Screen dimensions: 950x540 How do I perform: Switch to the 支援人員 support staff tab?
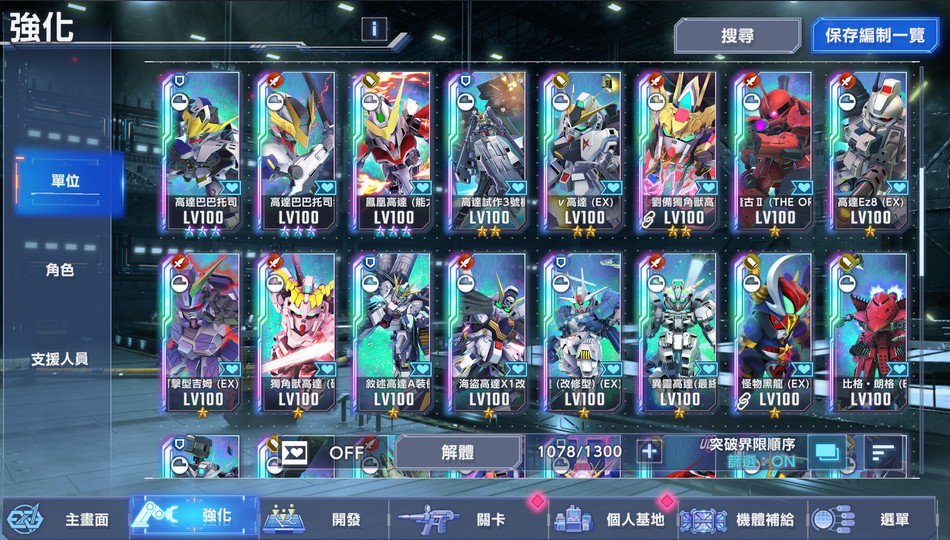point(60,358)
